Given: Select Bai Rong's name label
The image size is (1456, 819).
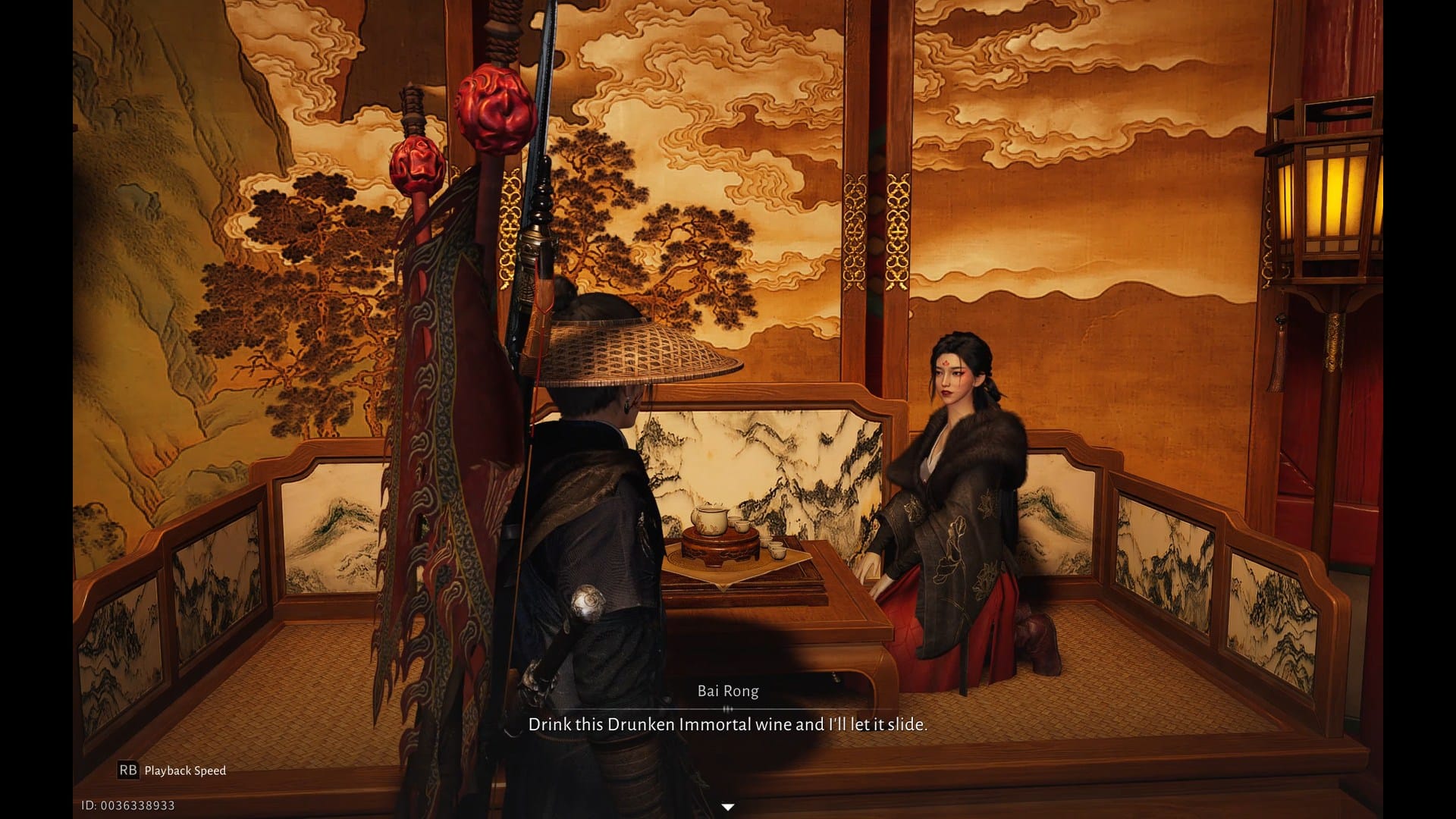Looking at the screenshot, I should (x=728, y=690).
